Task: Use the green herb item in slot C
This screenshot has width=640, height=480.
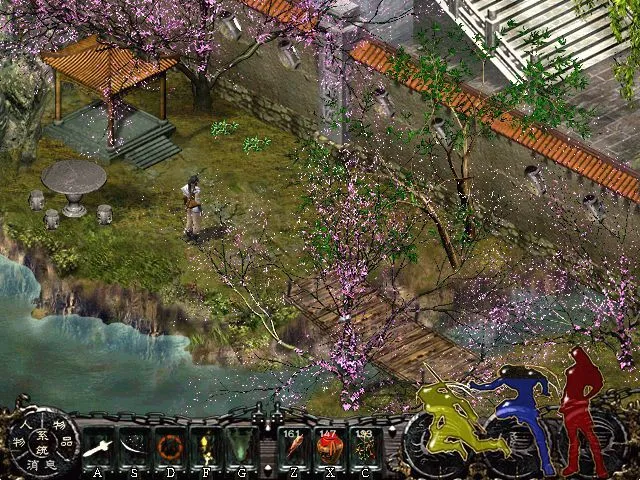Action: (365, 446)
